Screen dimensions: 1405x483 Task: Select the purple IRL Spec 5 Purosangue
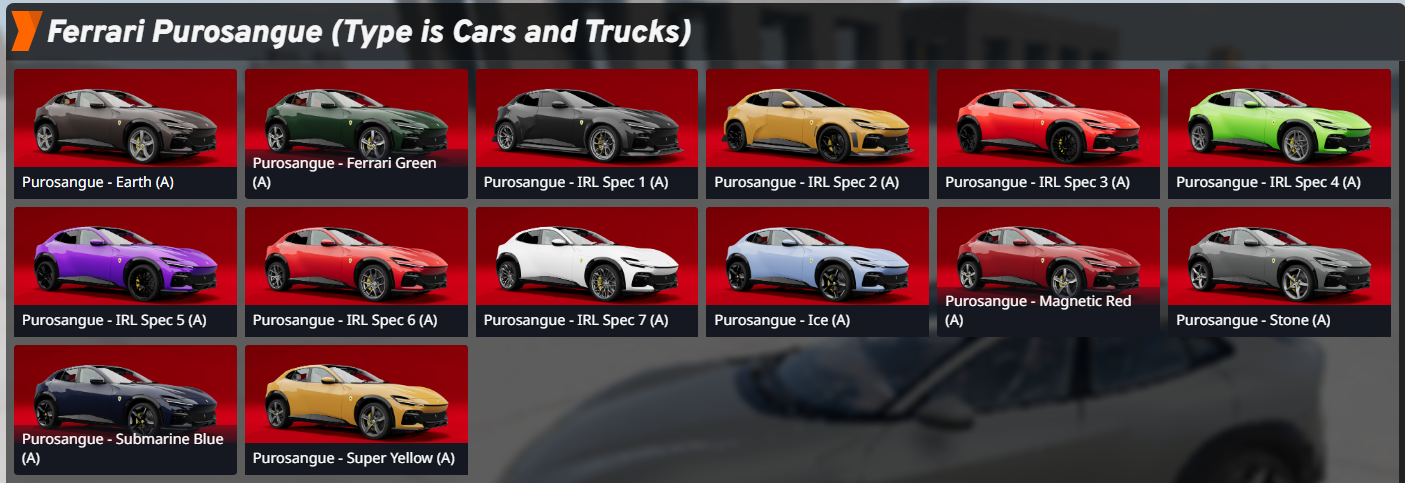pyautogui.click(x=125, y=270)
